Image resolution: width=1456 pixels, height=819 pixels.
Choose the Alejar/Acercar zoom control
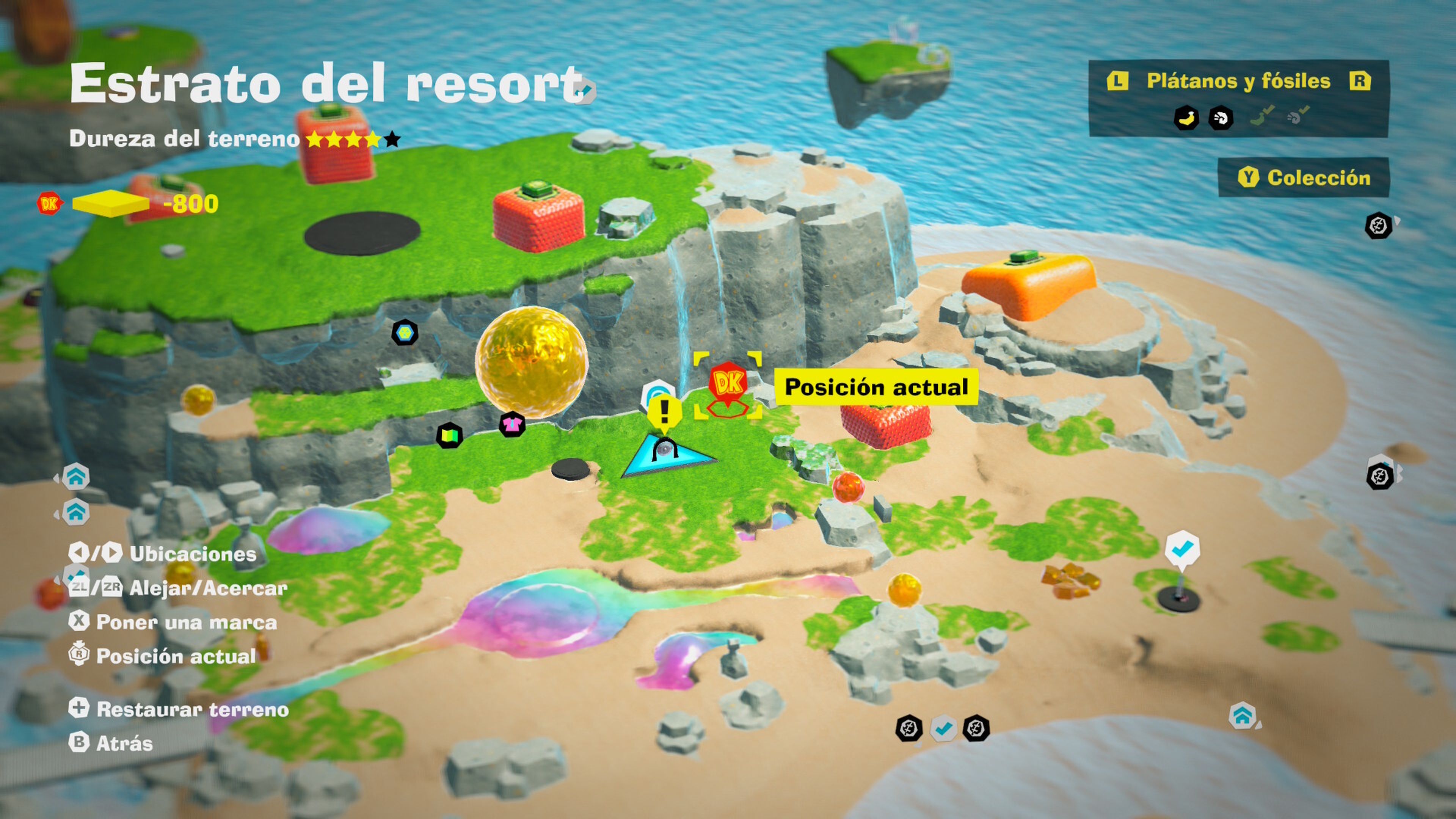pyautogui.click(x=179, y=588)
